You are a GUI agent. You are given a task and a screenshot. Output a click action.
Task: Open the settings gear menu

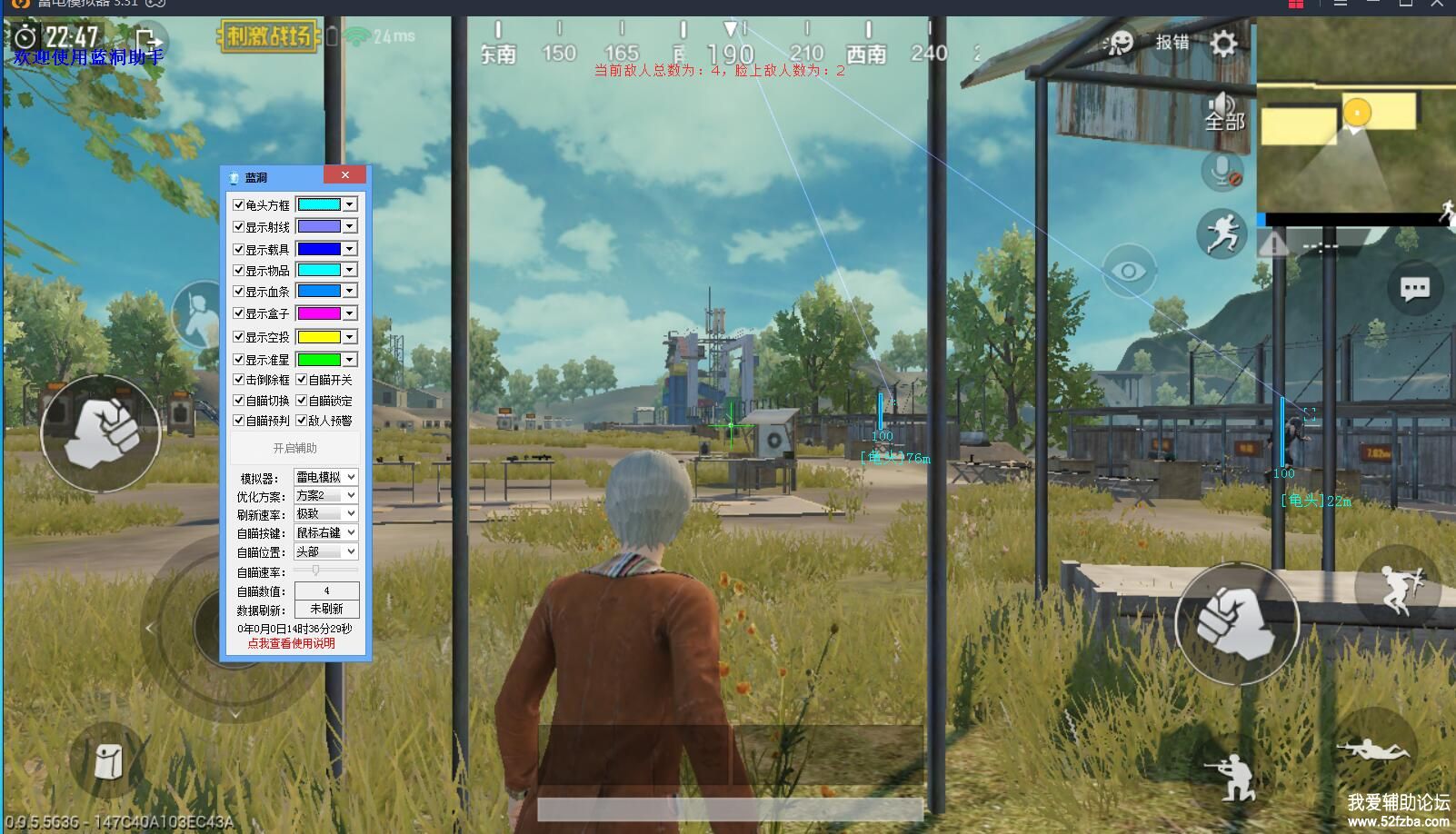coord(1223,43)
